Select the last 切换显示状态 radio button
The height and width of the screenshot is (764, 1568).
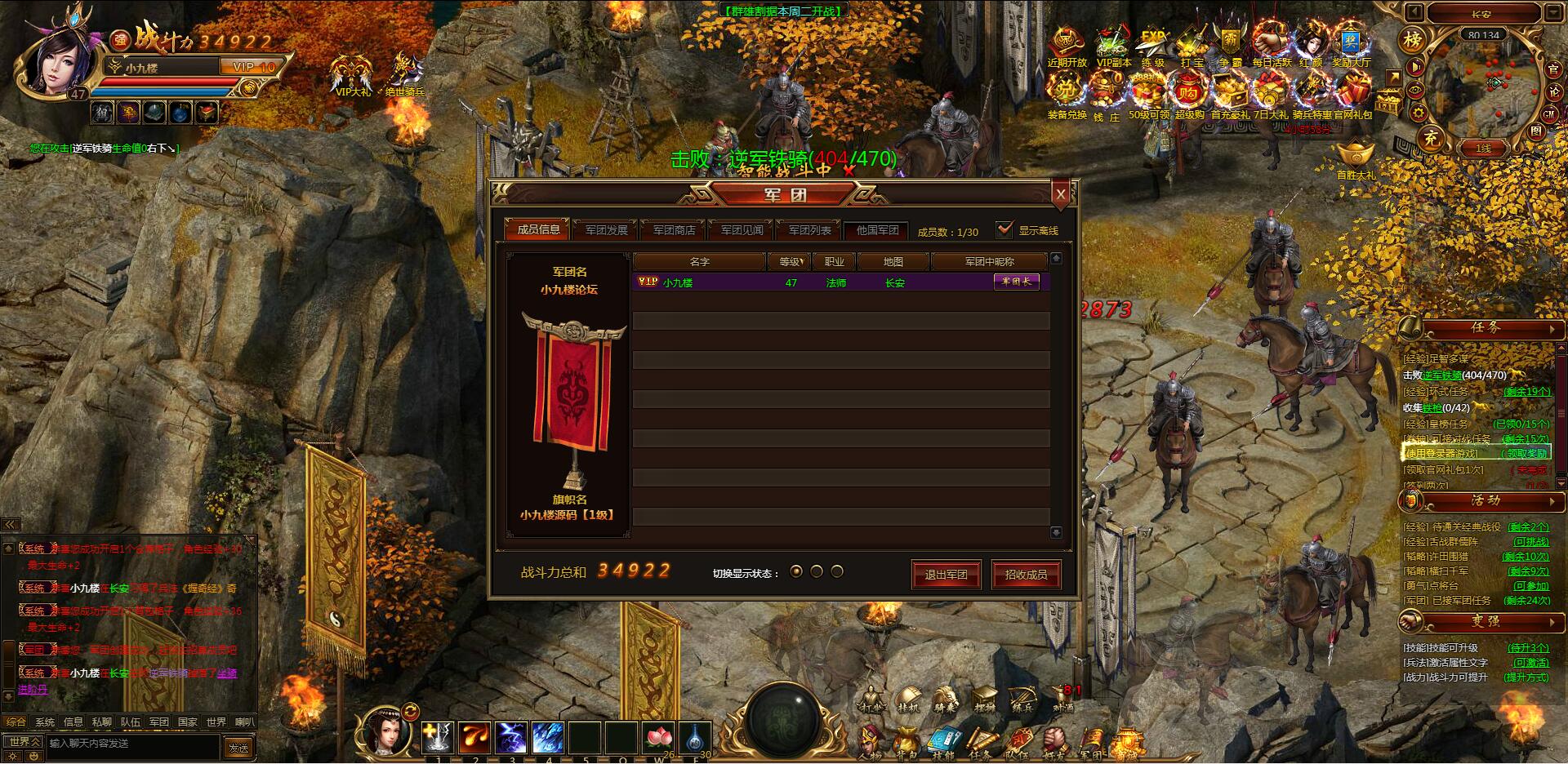837,572
